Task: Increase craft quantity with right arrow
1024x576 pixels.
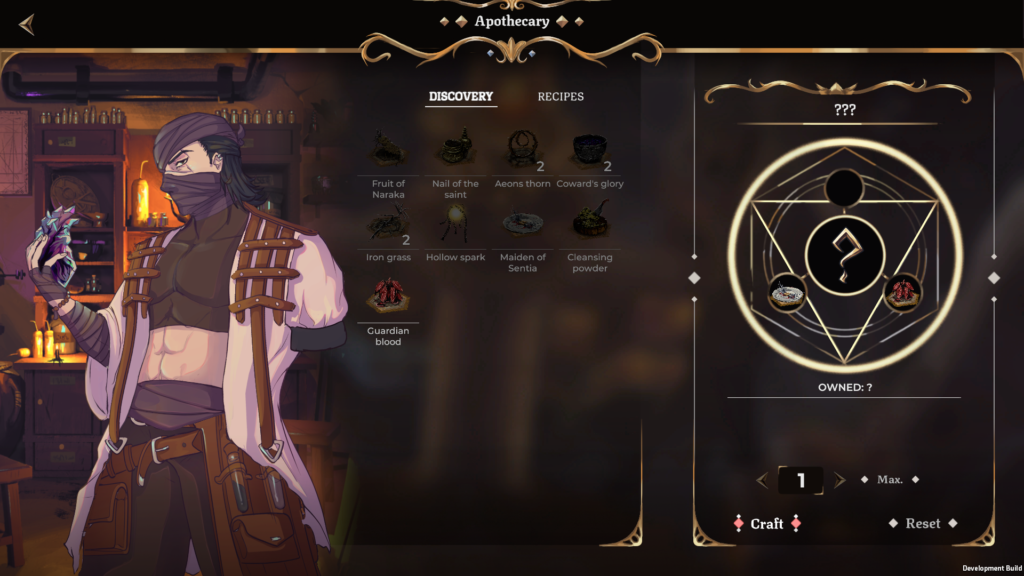Action: pos(840,480)
